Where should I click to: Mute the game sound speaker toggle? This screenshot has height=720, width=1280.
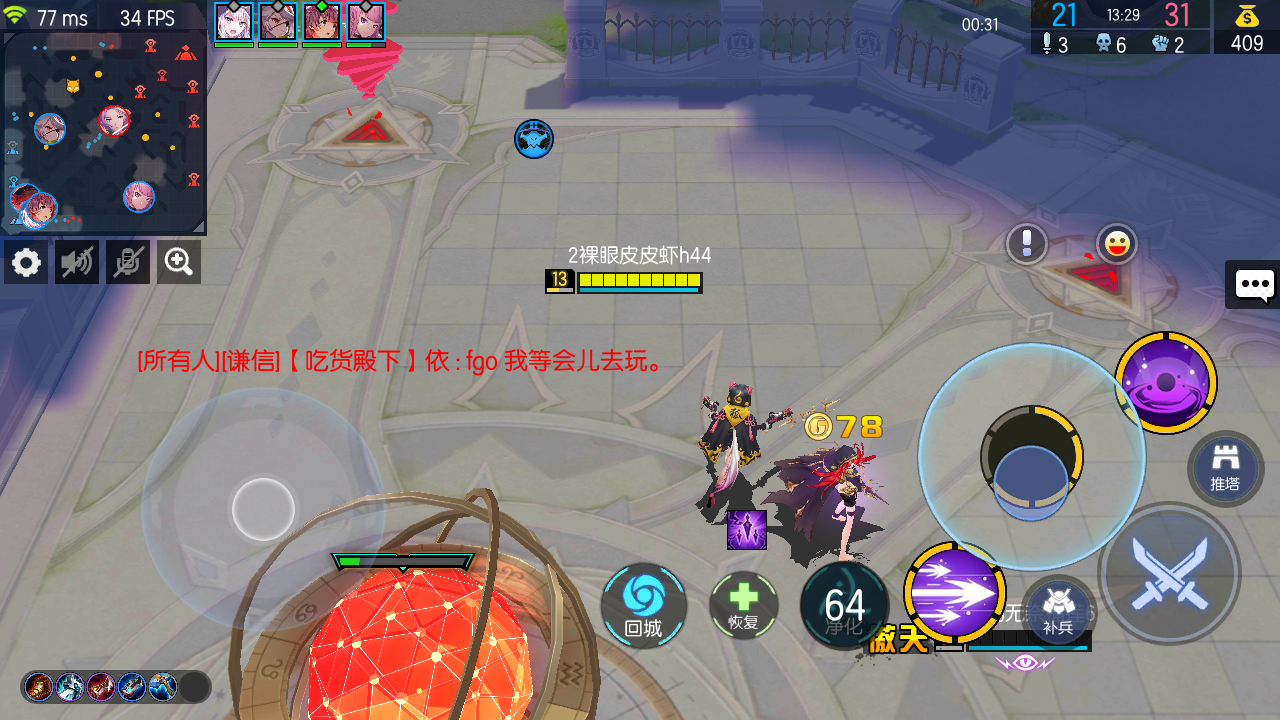click(76, 262)
